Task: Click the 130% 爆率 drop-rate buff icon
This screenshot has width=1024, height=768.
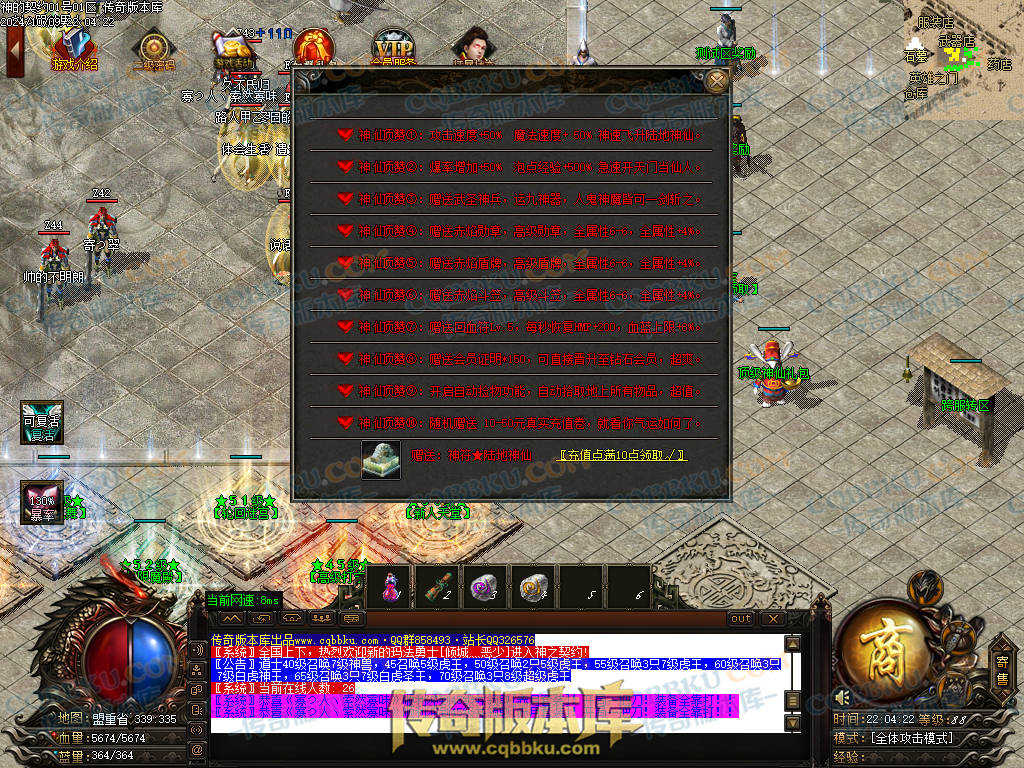Action: 42,502
